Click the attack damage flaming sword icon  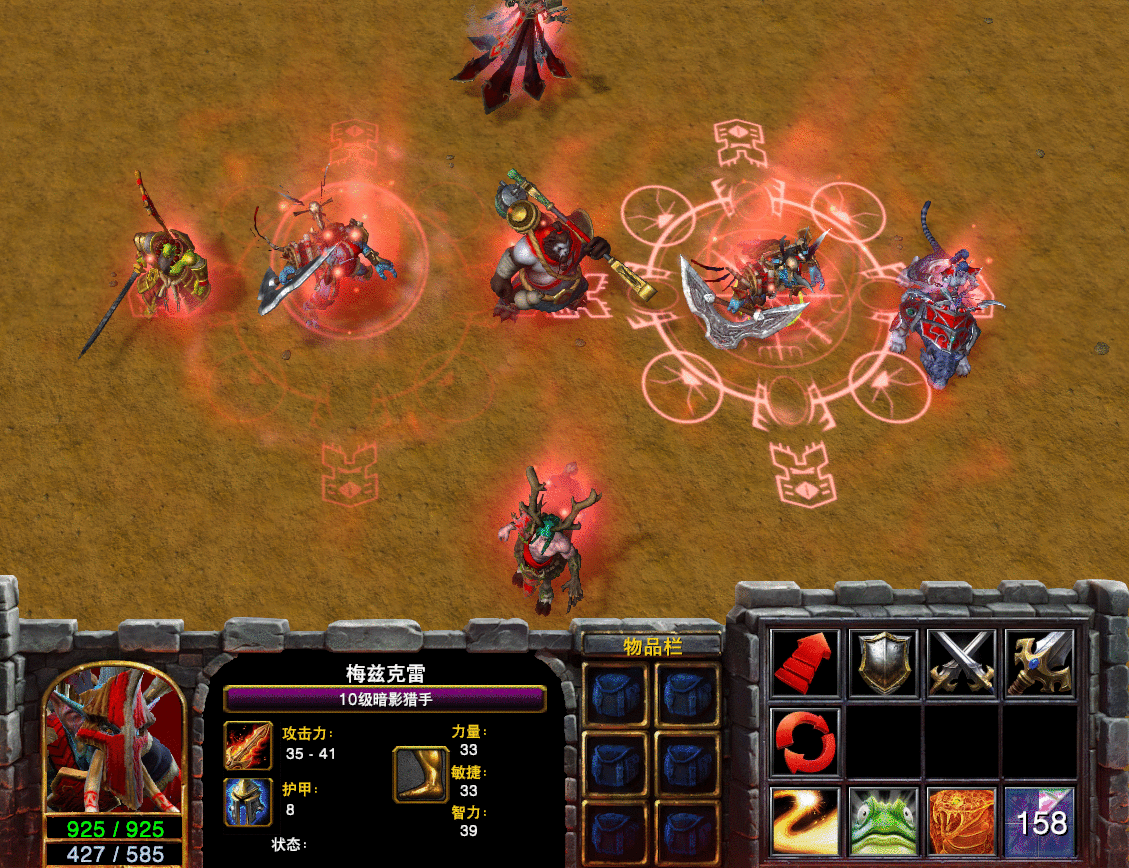click(247, 745)
